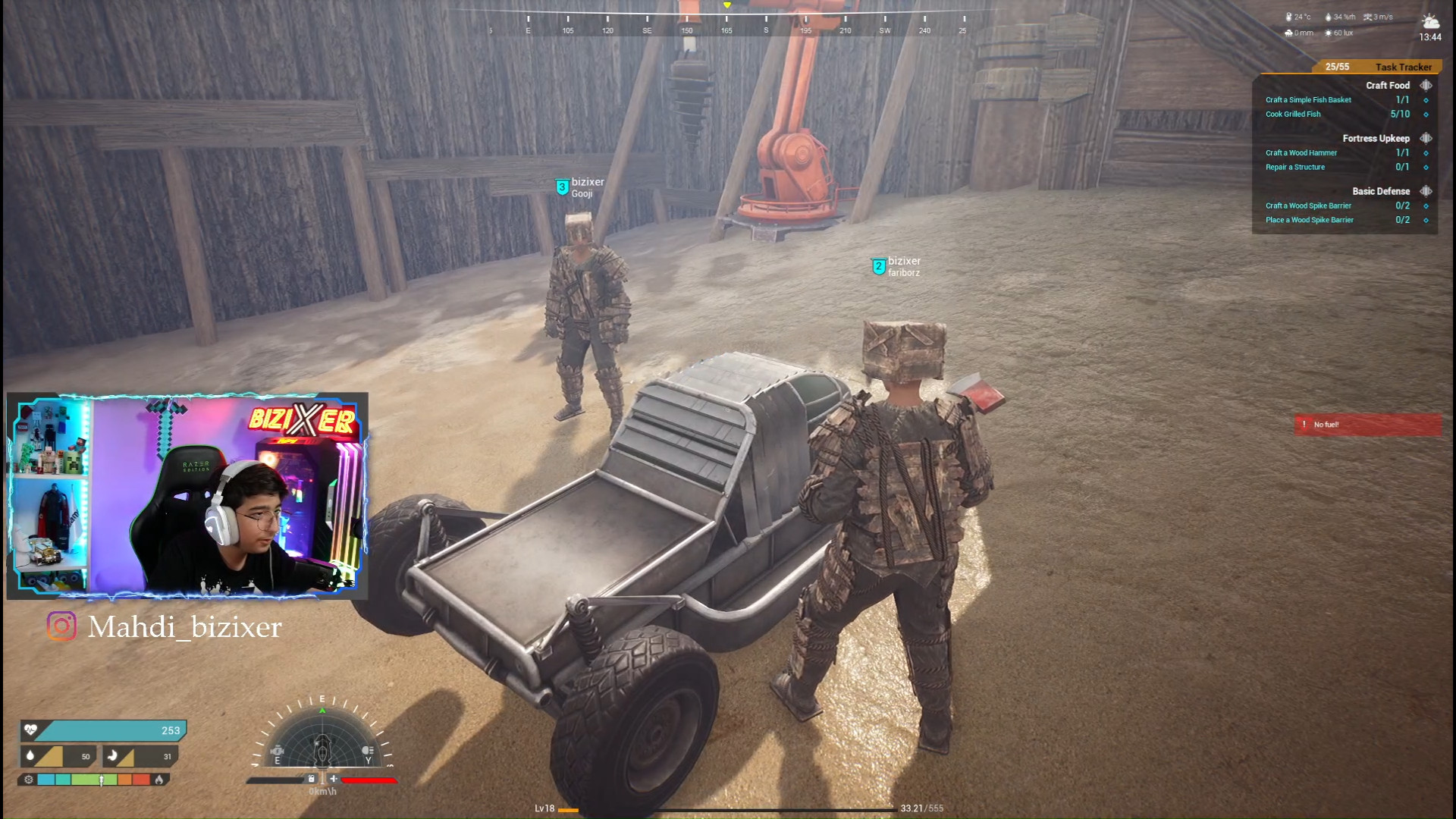The width and height of the screenshot is (1456, 819).
Task: Select the Fortress Upkeep task group
Action: 1375,139
